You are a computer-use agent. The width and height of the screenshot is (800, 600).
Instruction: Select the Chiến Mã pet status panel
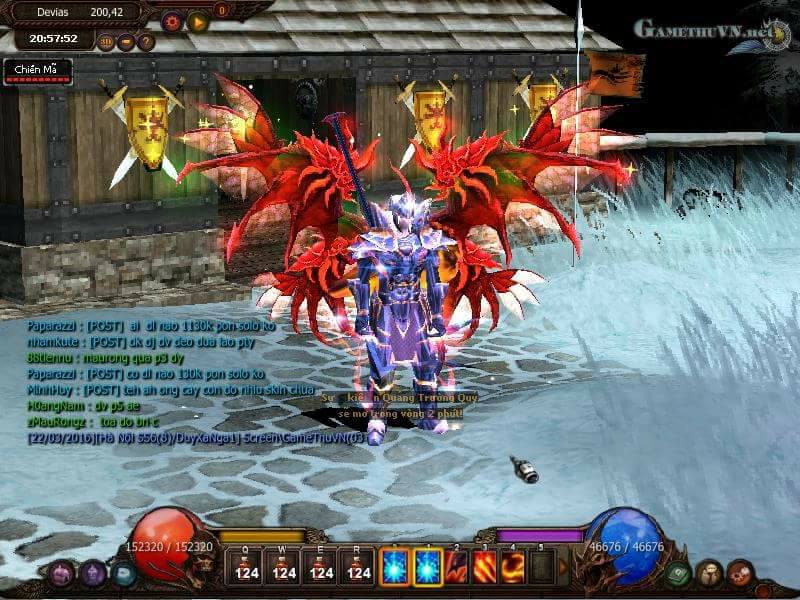[x=37, y=71]
